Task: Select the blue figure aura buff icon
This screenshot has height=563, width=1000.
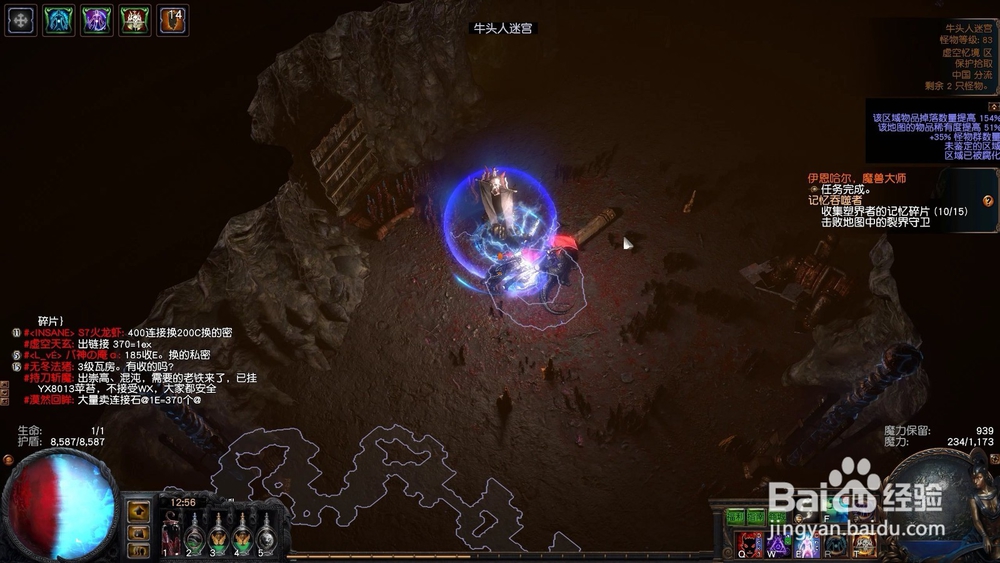Action: [59, 20]
